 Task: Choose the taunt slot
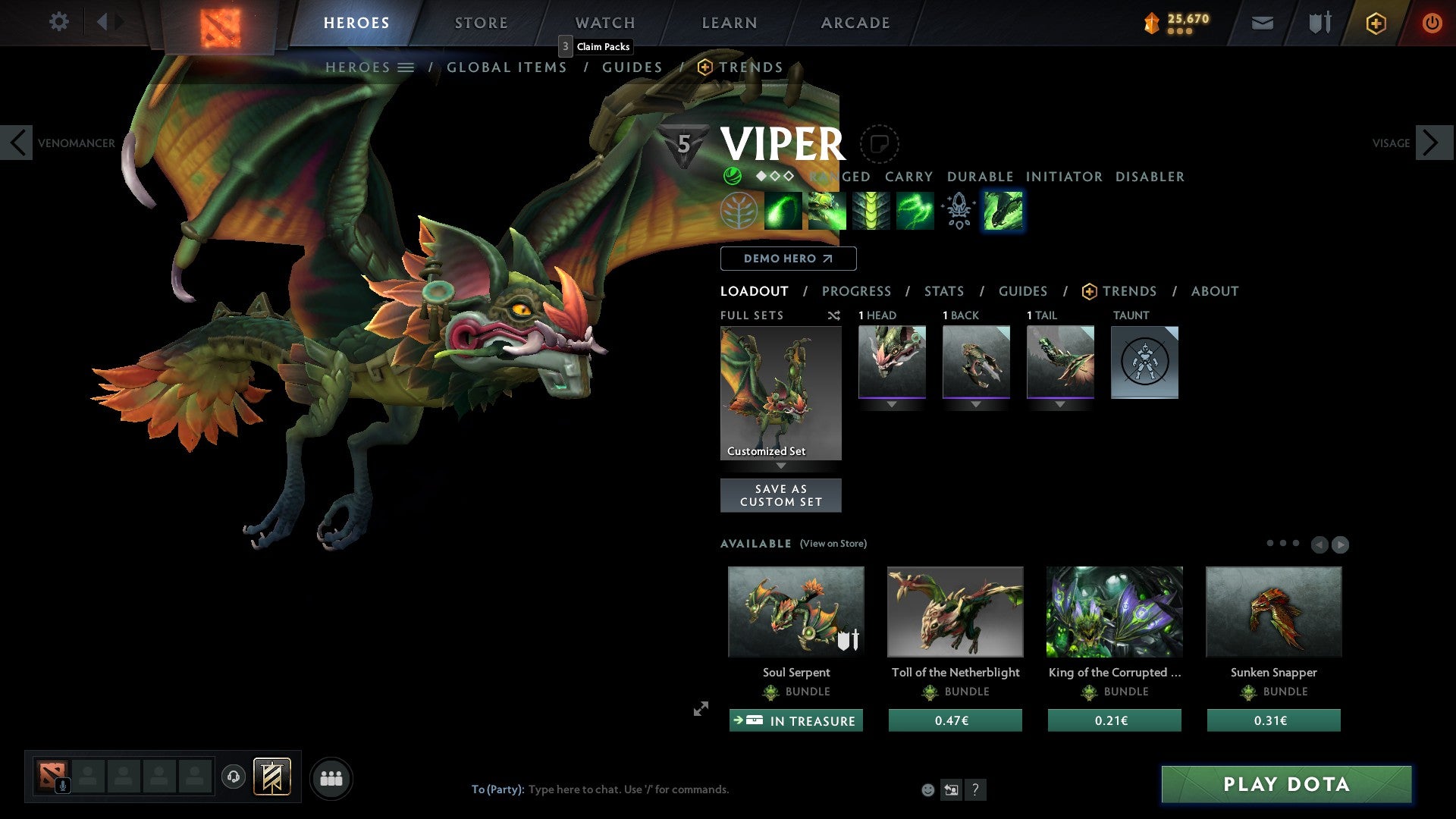pos(1144,362)
